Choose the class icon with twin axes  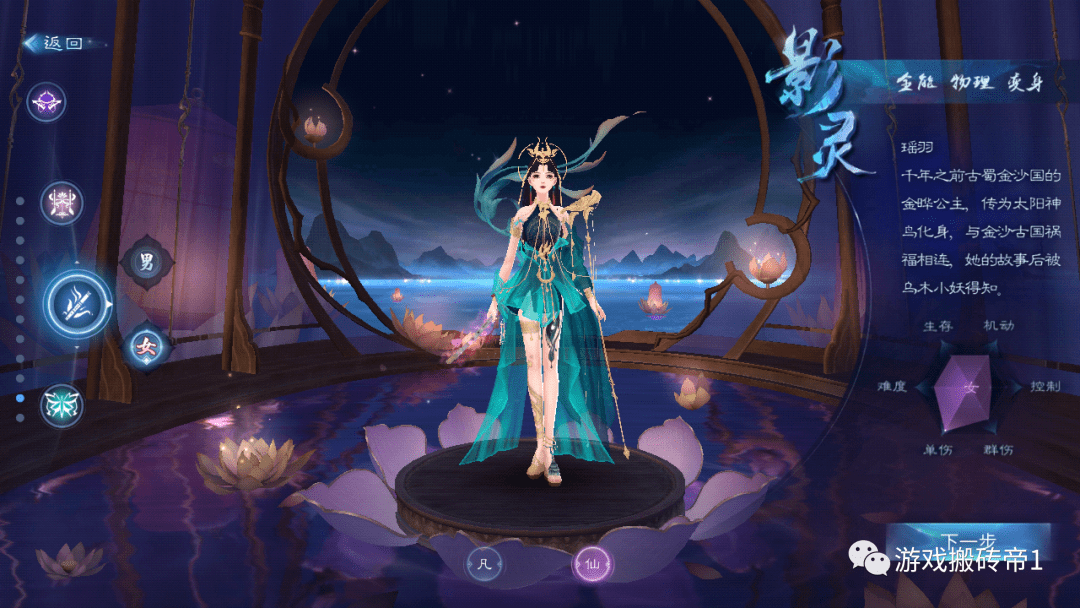point(60,204)
